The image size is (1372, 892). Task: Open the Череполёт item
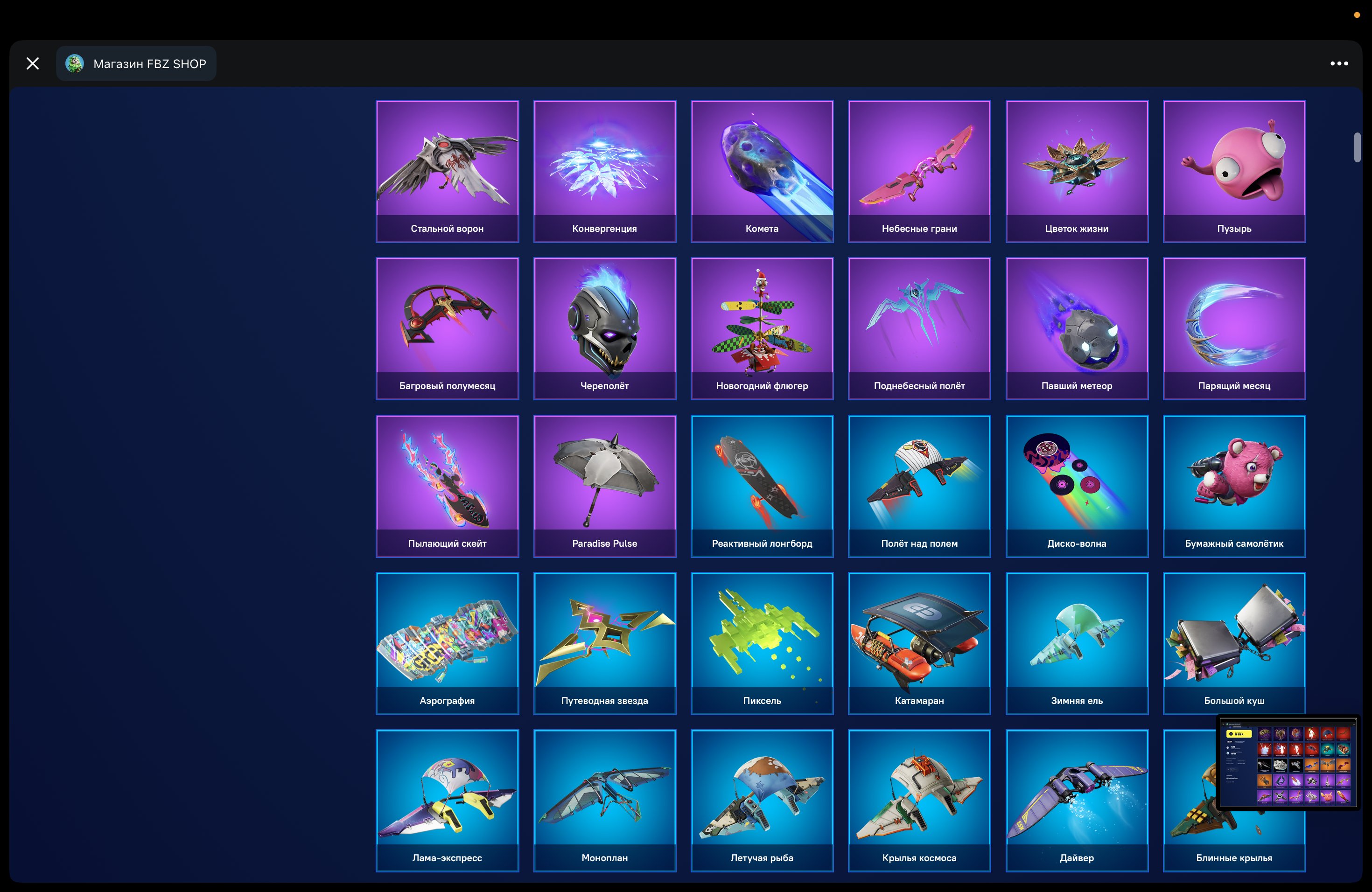(x=604, y=328)
